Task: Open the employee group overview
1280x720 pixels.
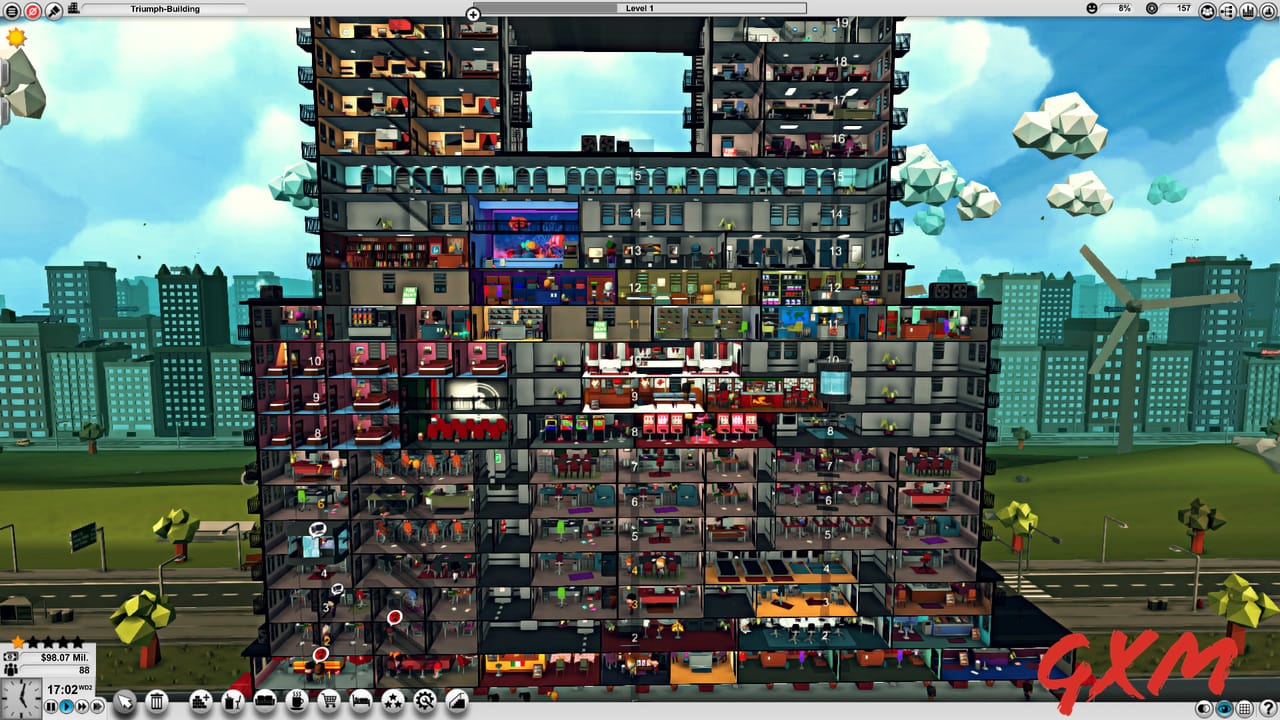Action: click(1208, 9)
